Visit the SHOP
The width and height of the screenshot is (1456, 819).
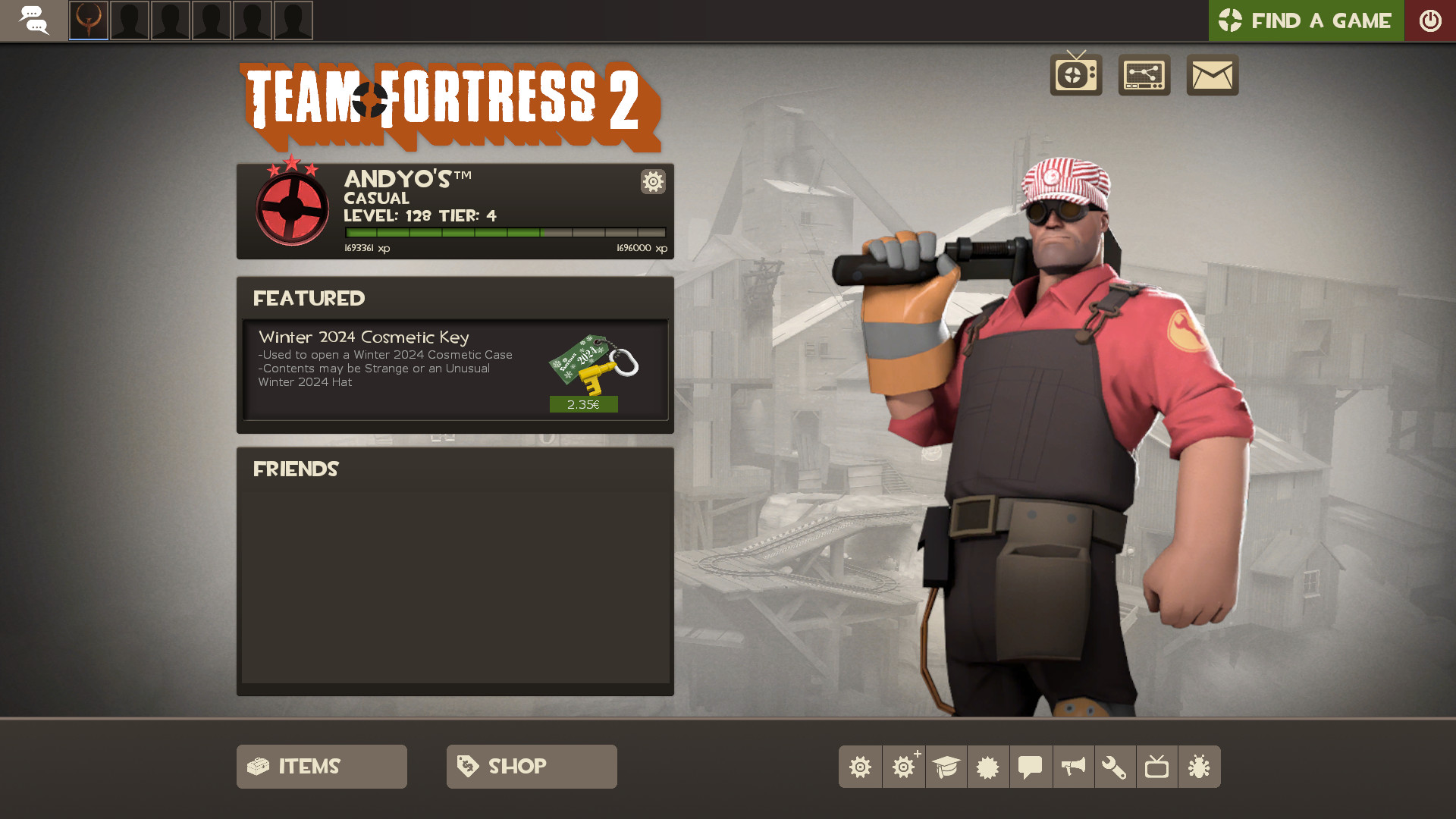click(x=531, y=766)
